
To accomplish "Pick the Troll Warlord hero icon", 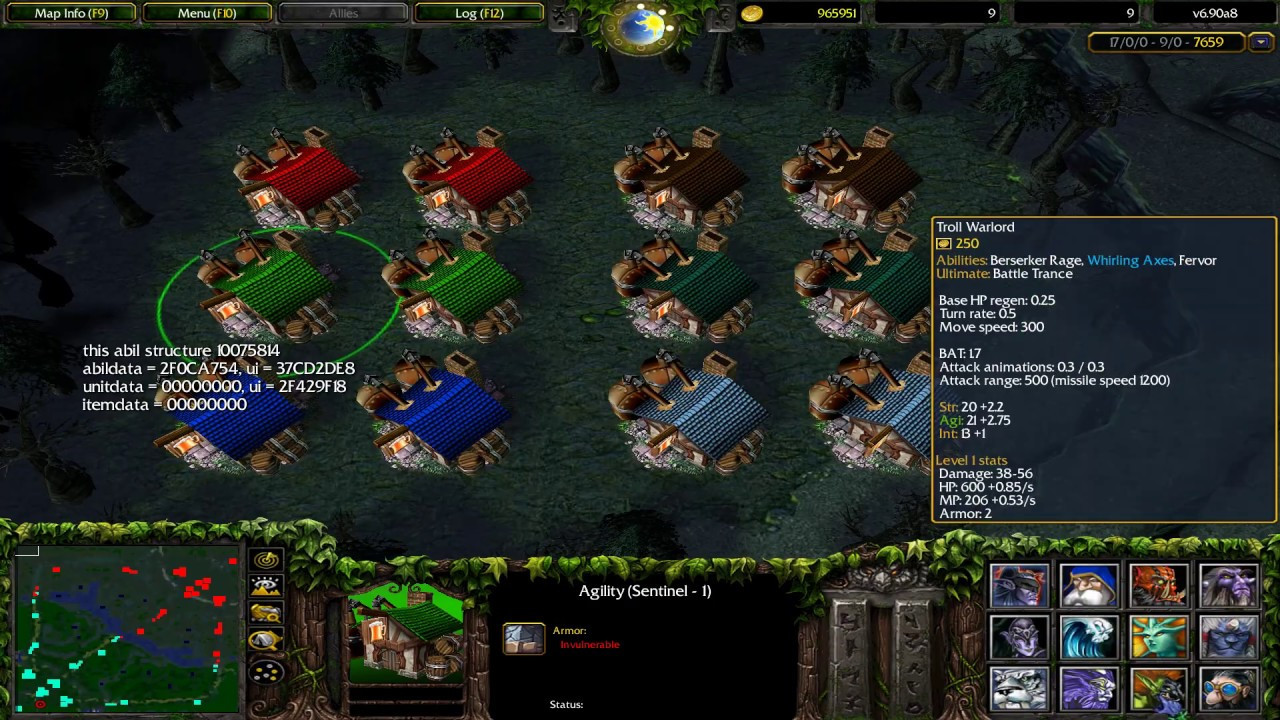I will (1158, 586).
